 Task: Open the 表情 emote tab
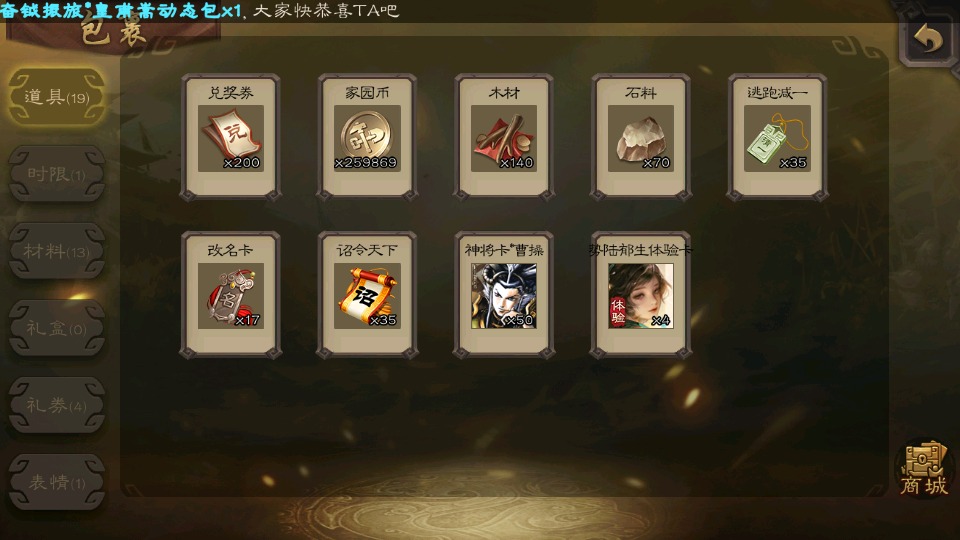coord(56,483)
